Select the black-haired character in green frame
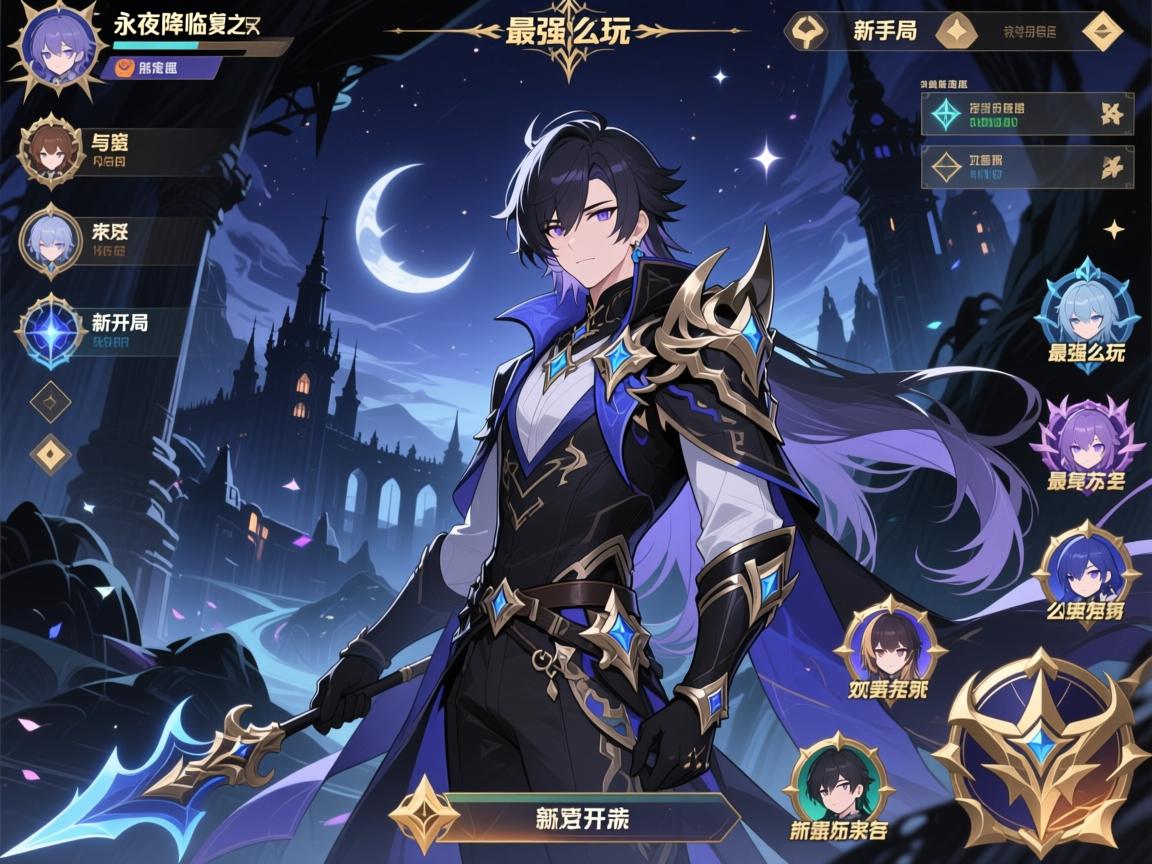 (839, 782)
